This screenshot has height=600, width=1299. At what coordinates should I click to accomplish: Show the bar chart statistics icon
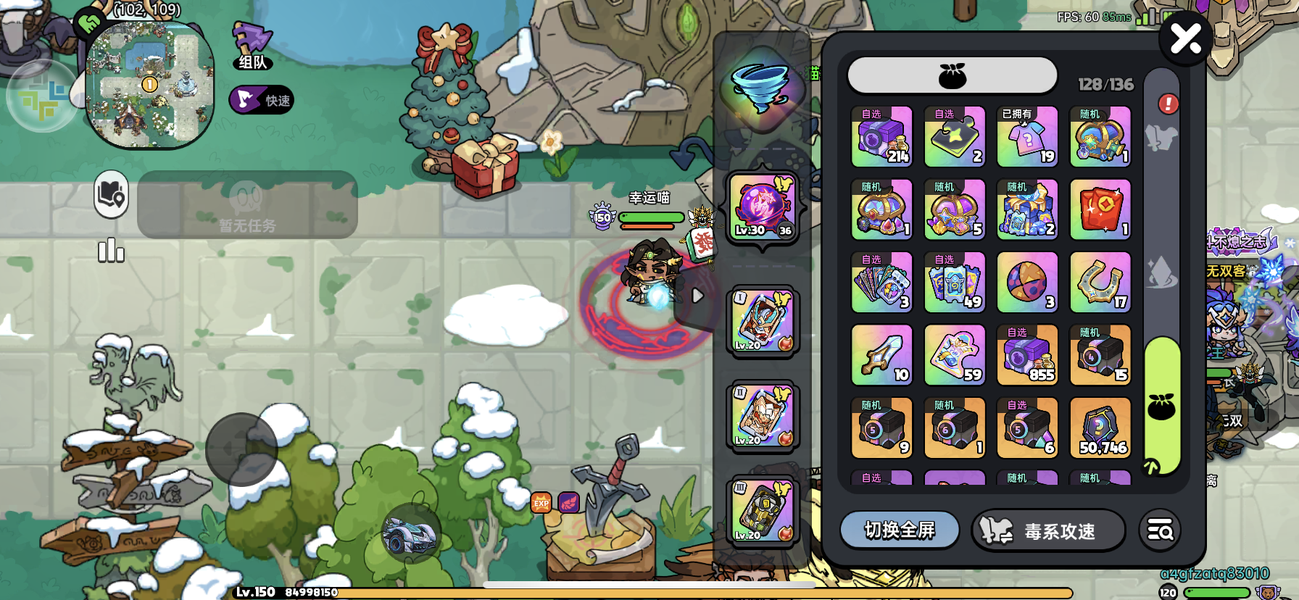pos(111,250)
